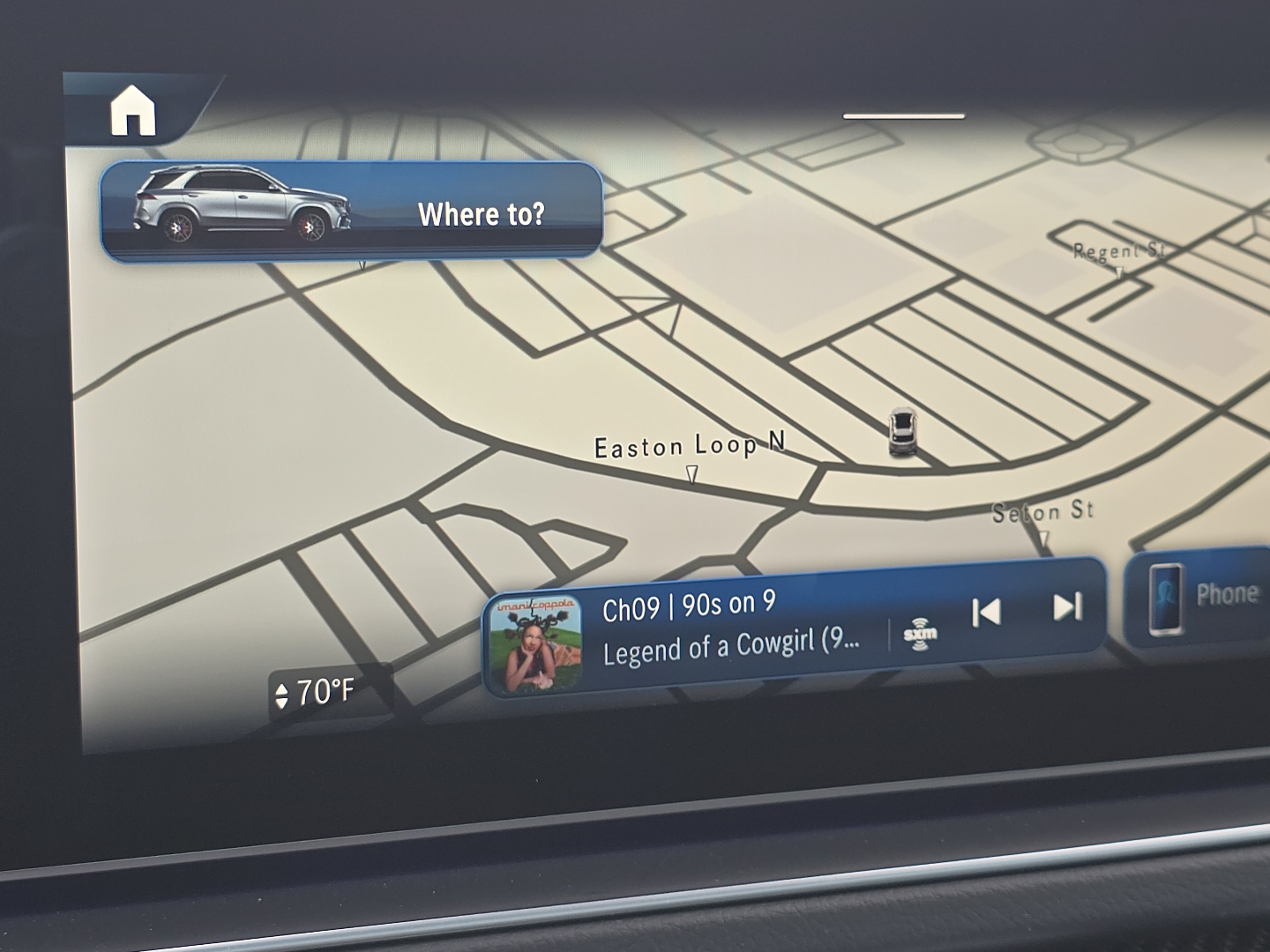Tap the Regent St label on map
The height and width of the screenshot is (952, 1270).
coord(1120,251)
